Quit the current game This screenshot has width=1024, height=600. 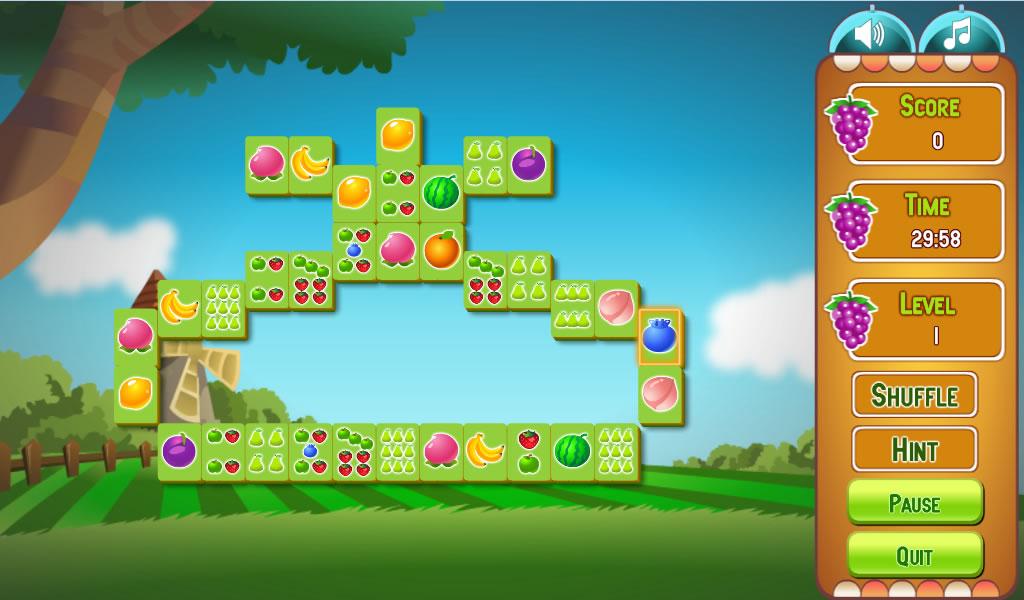(914, 555)
